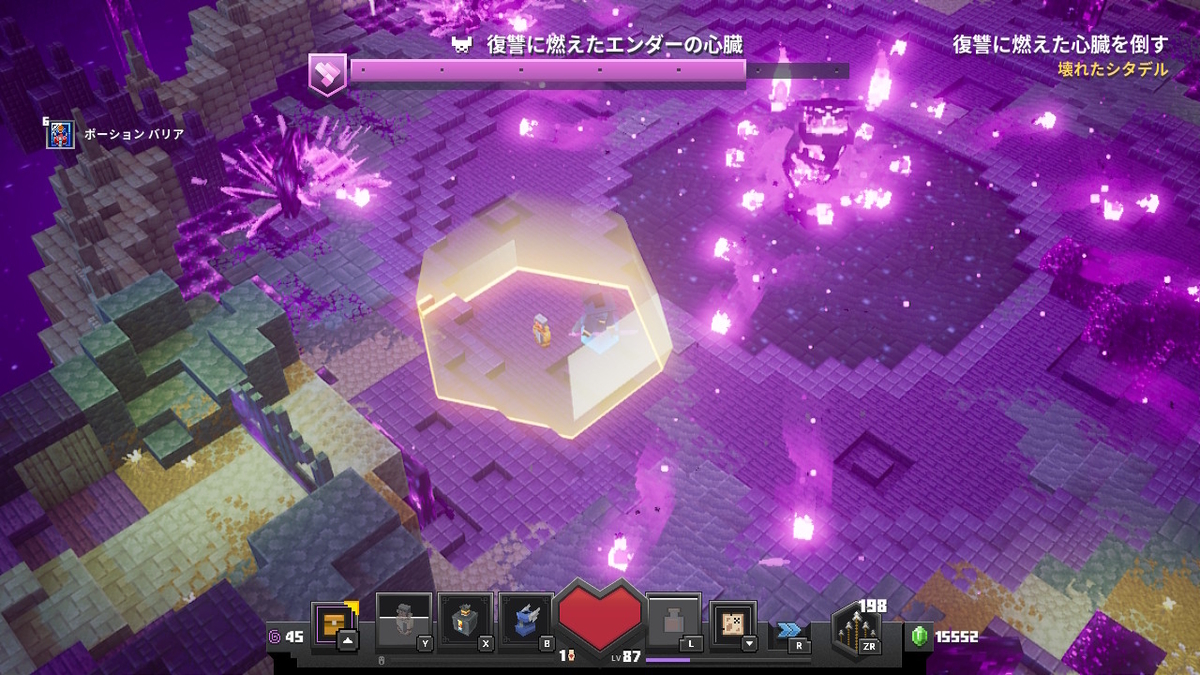This screenshot has height=675, width=1200.
Task: Click the green emerald currency icon
Action: pos(919,636)
